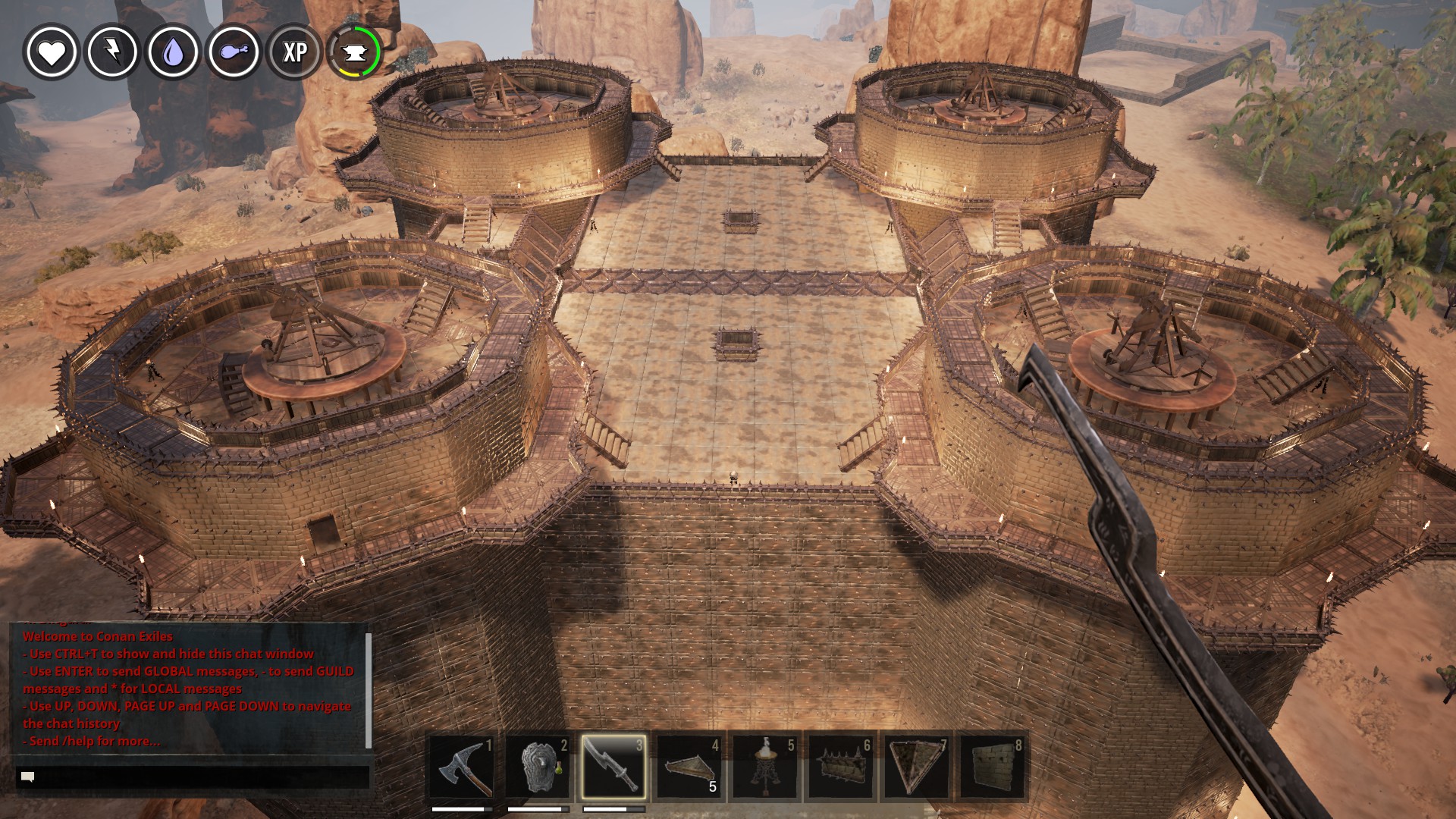1456x819 pixels.
Task: Click the chat window scrollbar
Action: [369, 689]
